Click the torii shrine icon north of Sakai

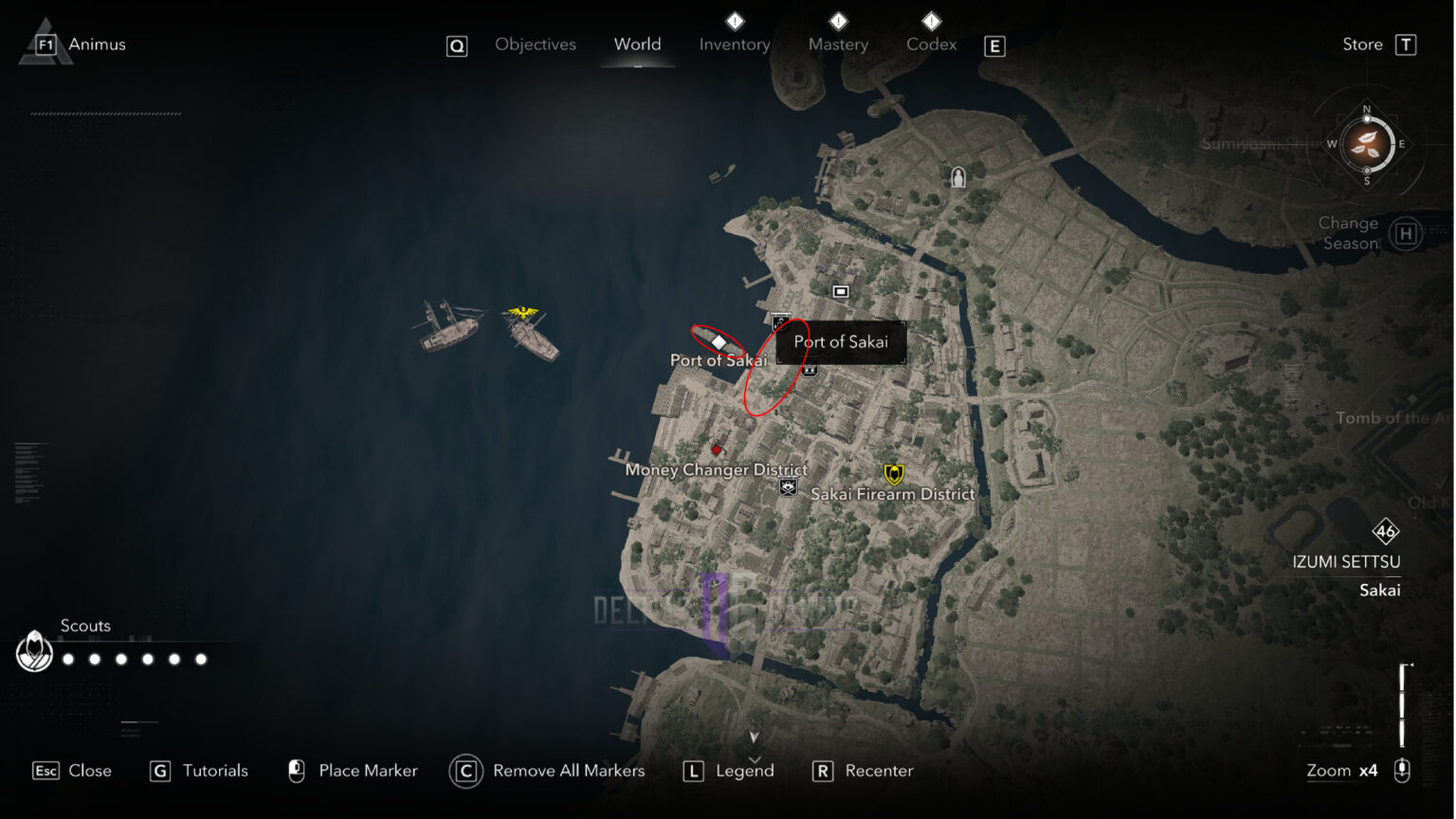coord(956,176)
